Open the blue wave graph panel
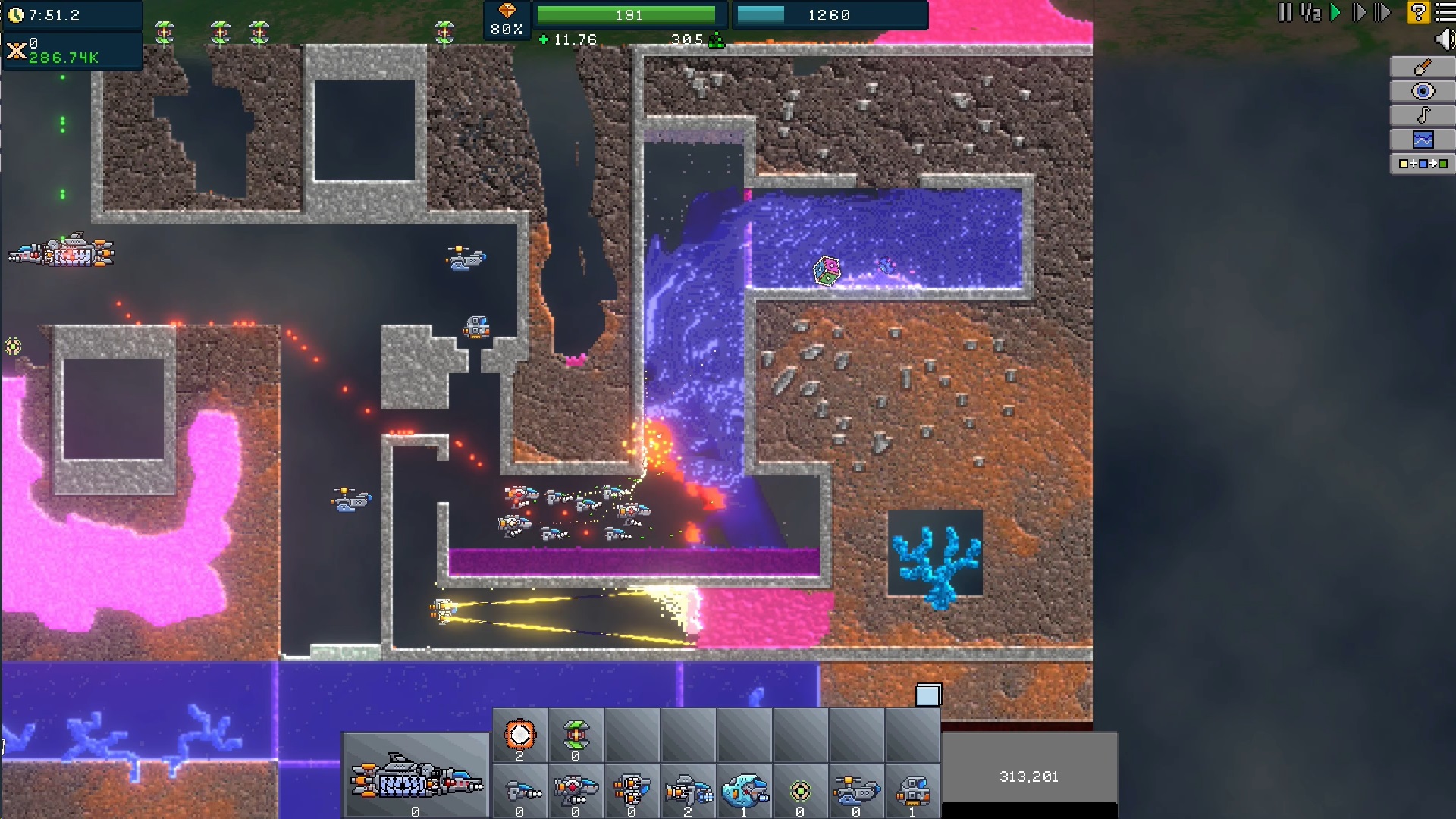This screenshot has height=819, width=1456. click(x=1423, y=140)
